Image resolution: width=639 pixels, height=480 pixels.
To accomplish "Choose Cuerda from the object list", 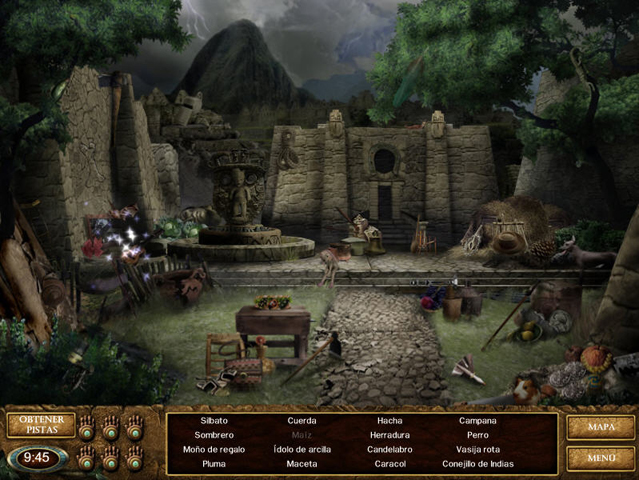I will (301, 421).
